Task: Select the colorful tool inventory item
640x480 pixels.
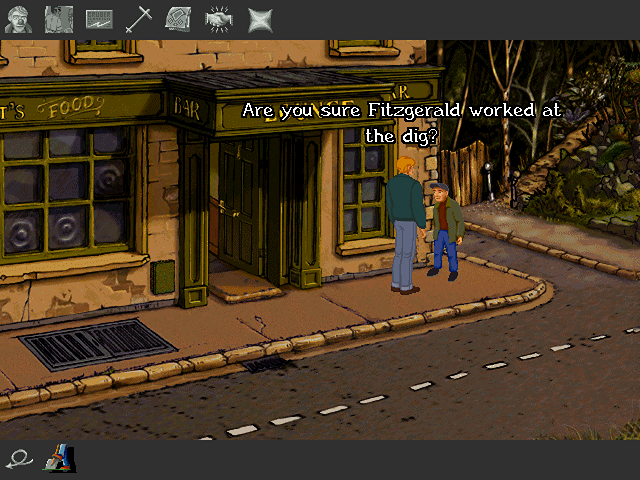Action: (x=58, y=458)
